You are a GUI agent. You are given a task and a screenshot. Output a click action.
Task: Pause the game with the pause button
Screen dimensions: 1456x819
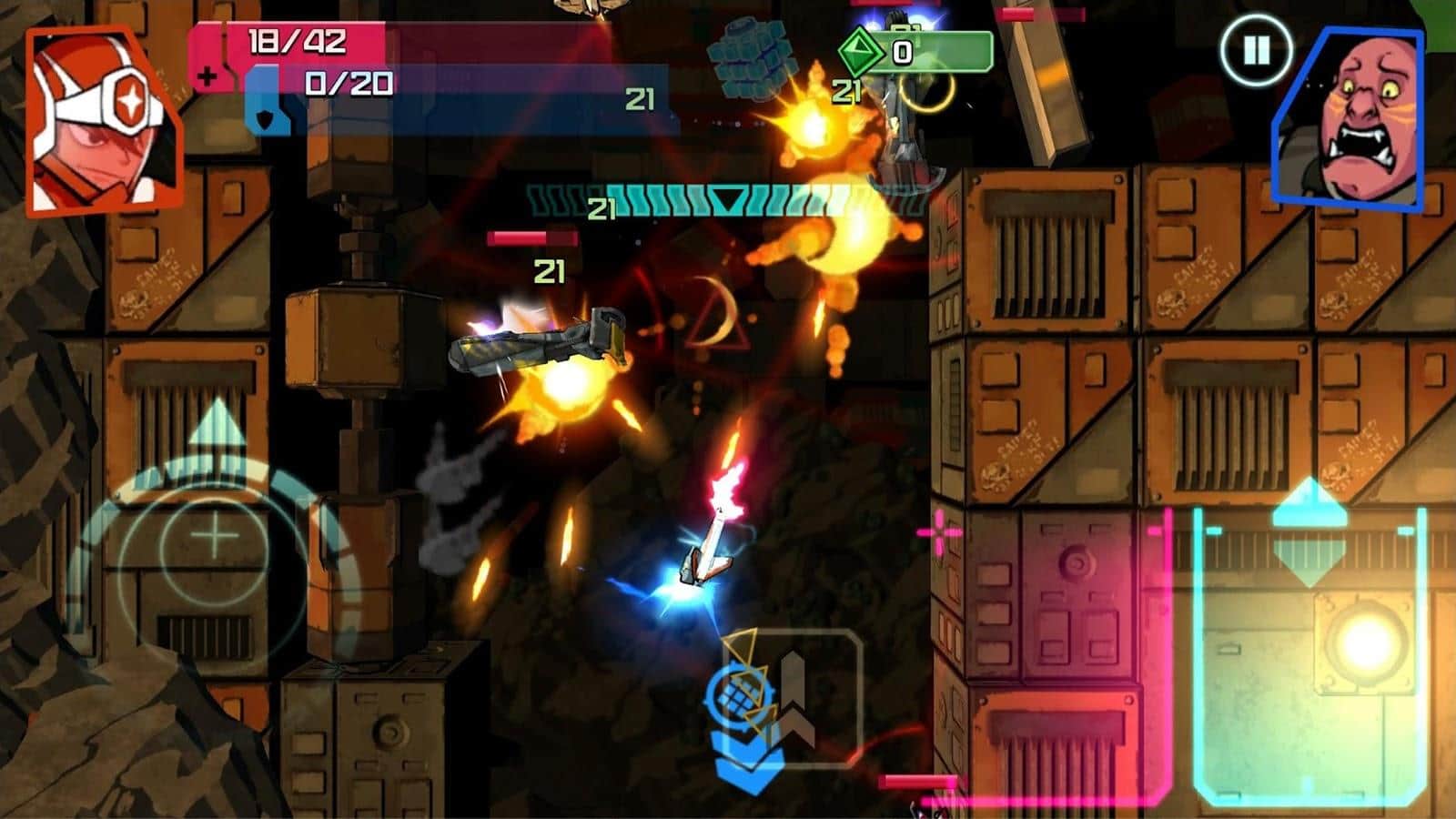coord(1256,50)
